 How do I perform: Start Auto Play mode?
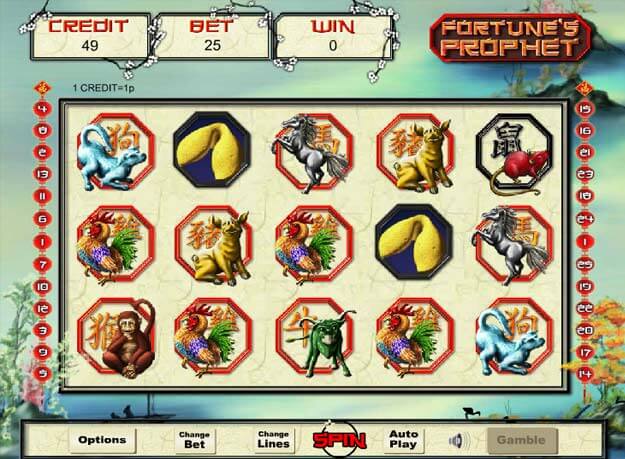point(403,439)
